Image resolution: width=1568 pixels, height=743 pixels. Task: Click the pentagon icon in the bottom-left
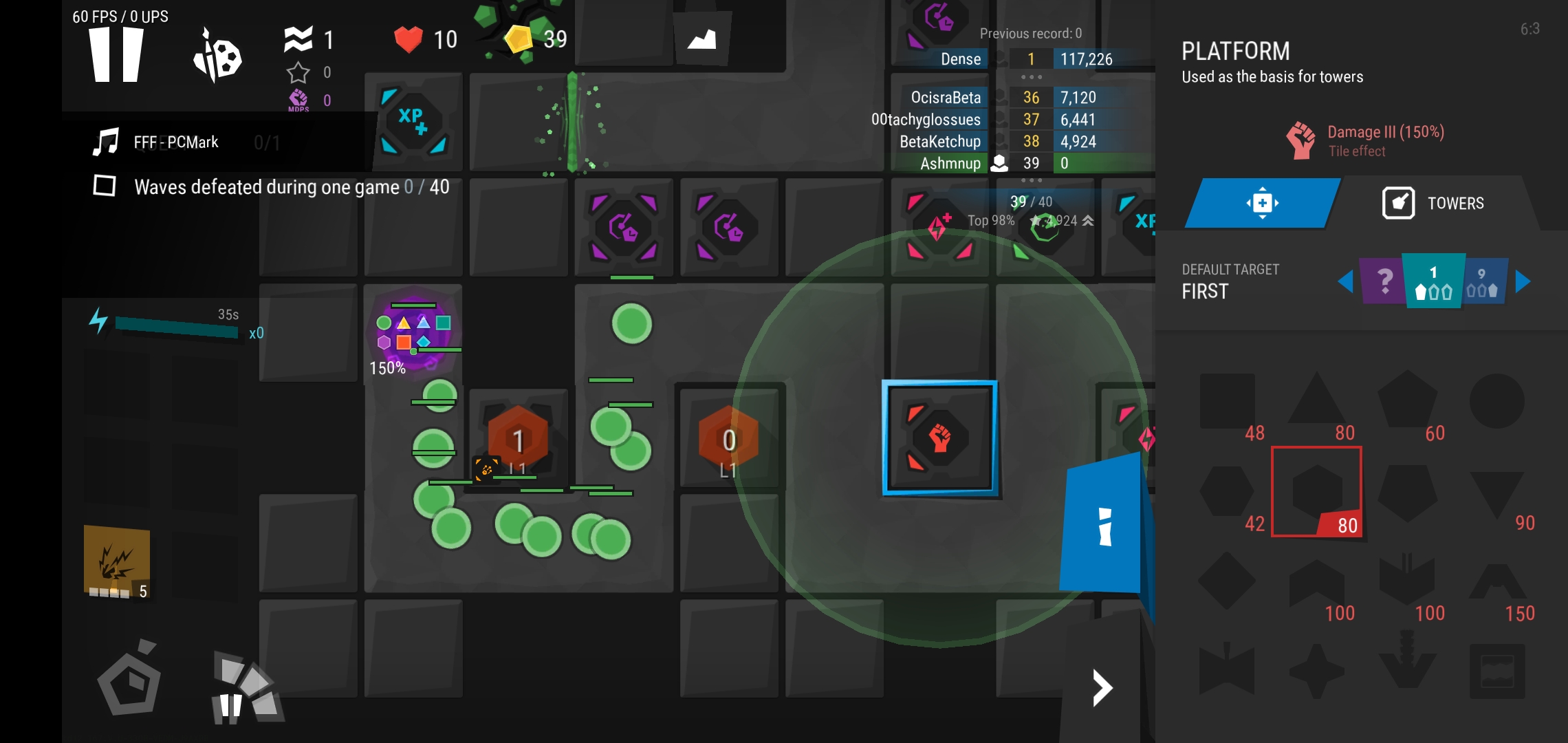pyautogui.click(x=129, y=680)
